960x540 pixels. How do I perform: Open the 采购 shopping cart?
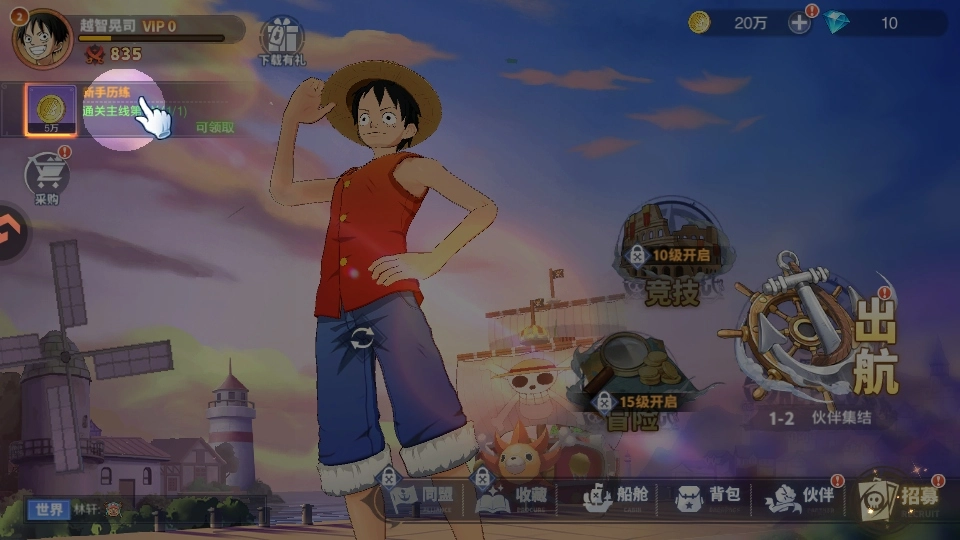pos(47,178)
